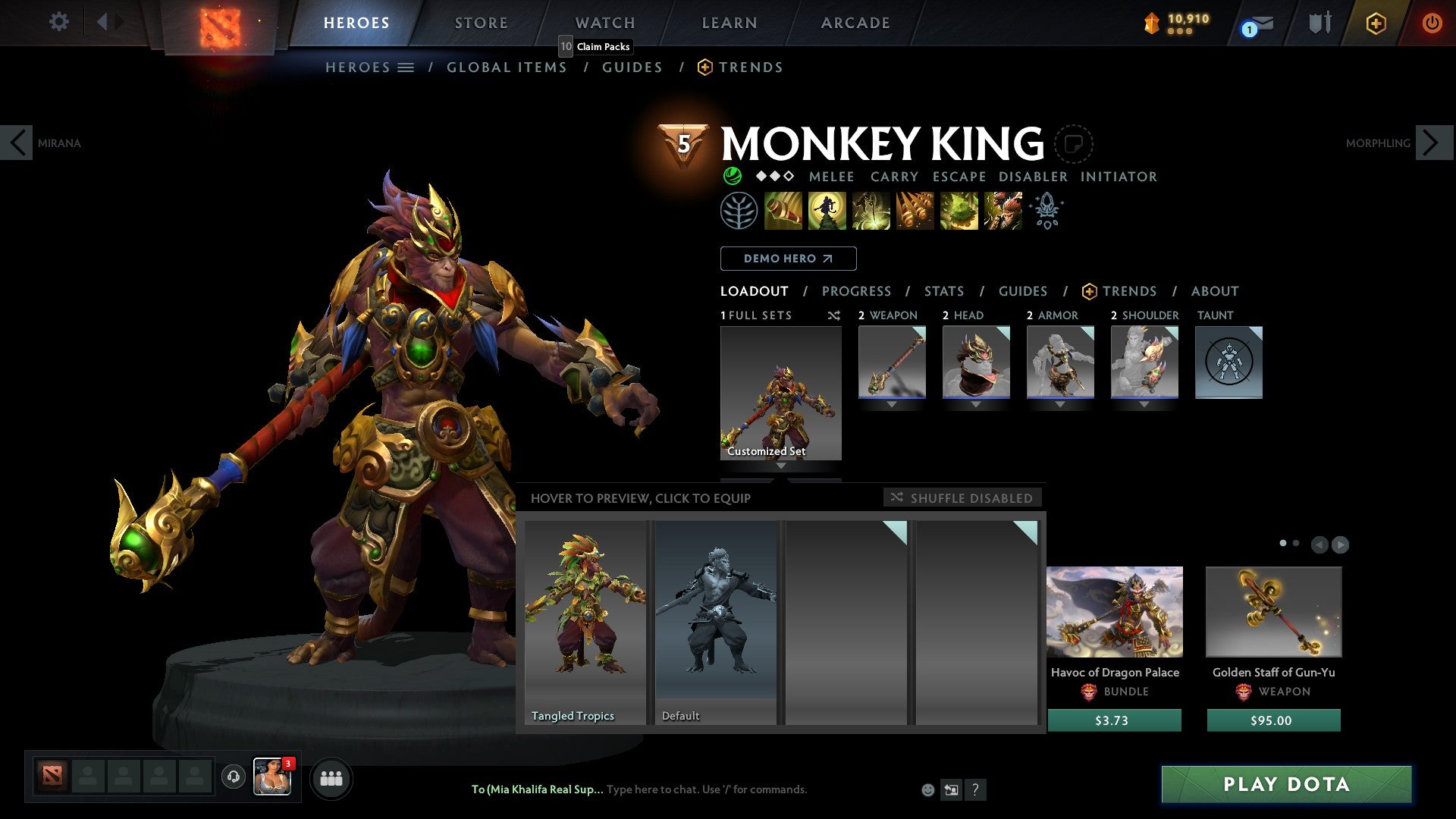Toggle the shuffle icon next to Full Sets
Viewport: 1456px width, 819px height.
click(833, 315)
